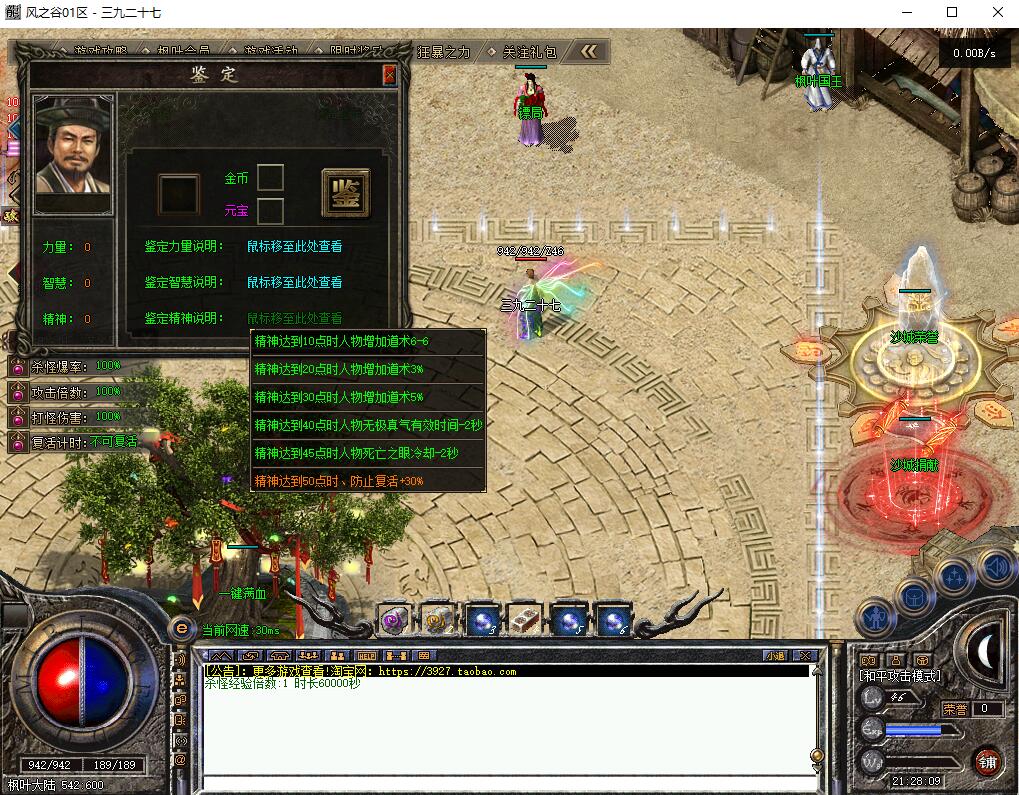The image size is (1019, 795).
Task: Open the 关注礼包 gift pack menu
Action: (x=530, y=52)
